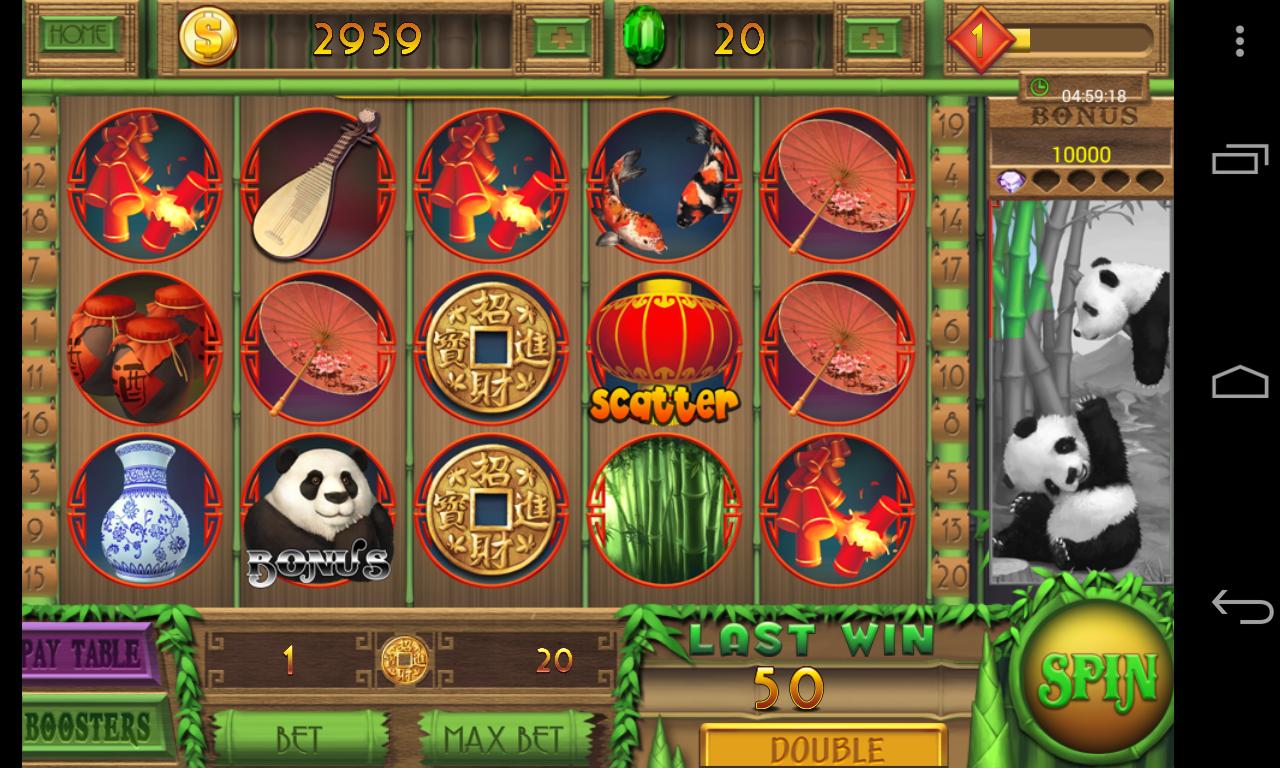This screenshot has height=768, width=1280.
Task: Click the level progress bar at top right
Action: (1085, 40)
